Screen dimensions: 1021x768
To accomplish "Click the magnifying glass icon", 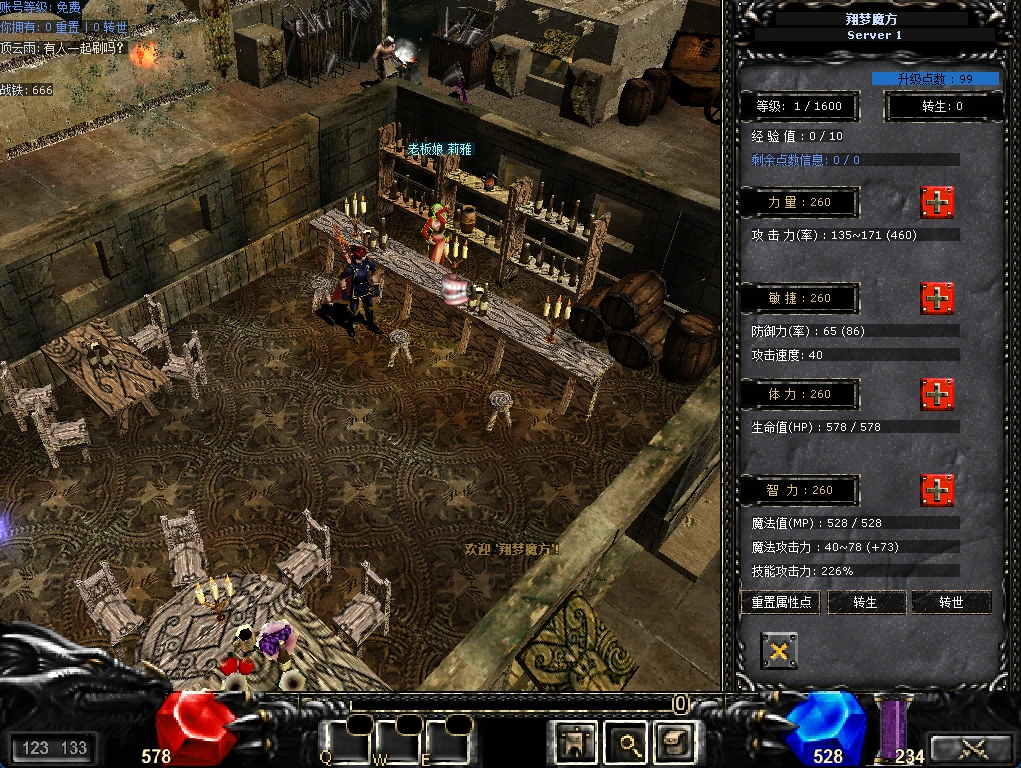I will click(630, 743).
